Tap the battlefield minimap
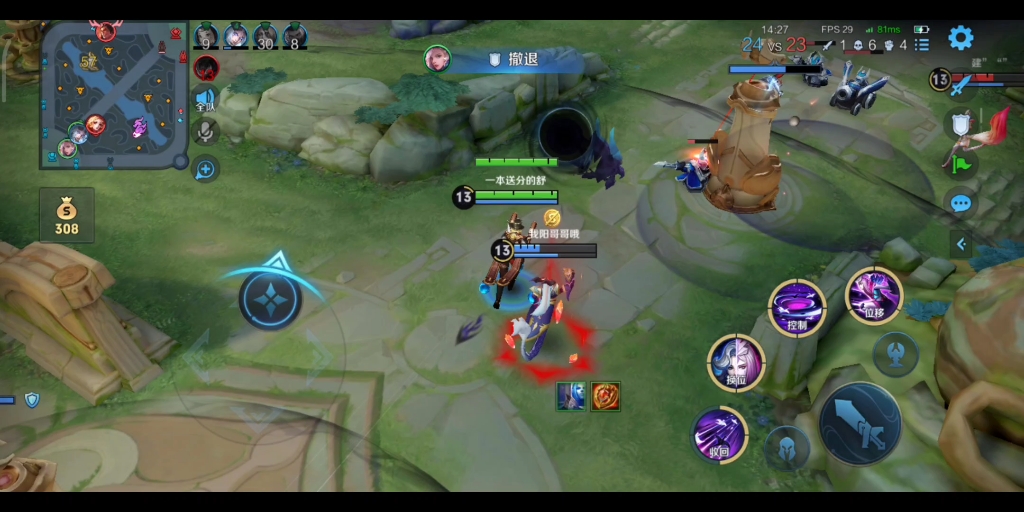 click(114, 95)
